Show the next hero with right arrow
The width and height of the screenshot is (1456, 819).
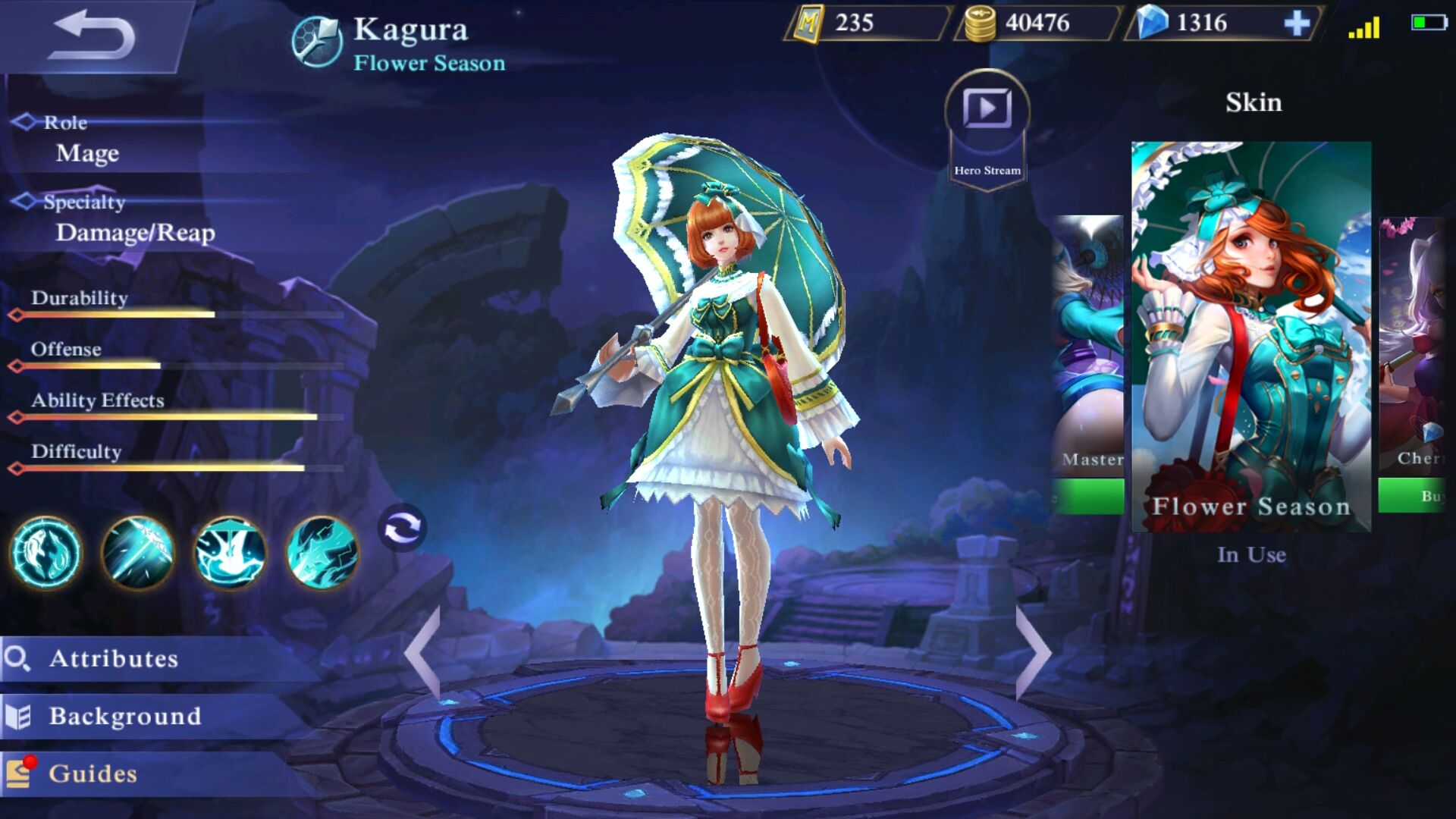(1033, 654)
